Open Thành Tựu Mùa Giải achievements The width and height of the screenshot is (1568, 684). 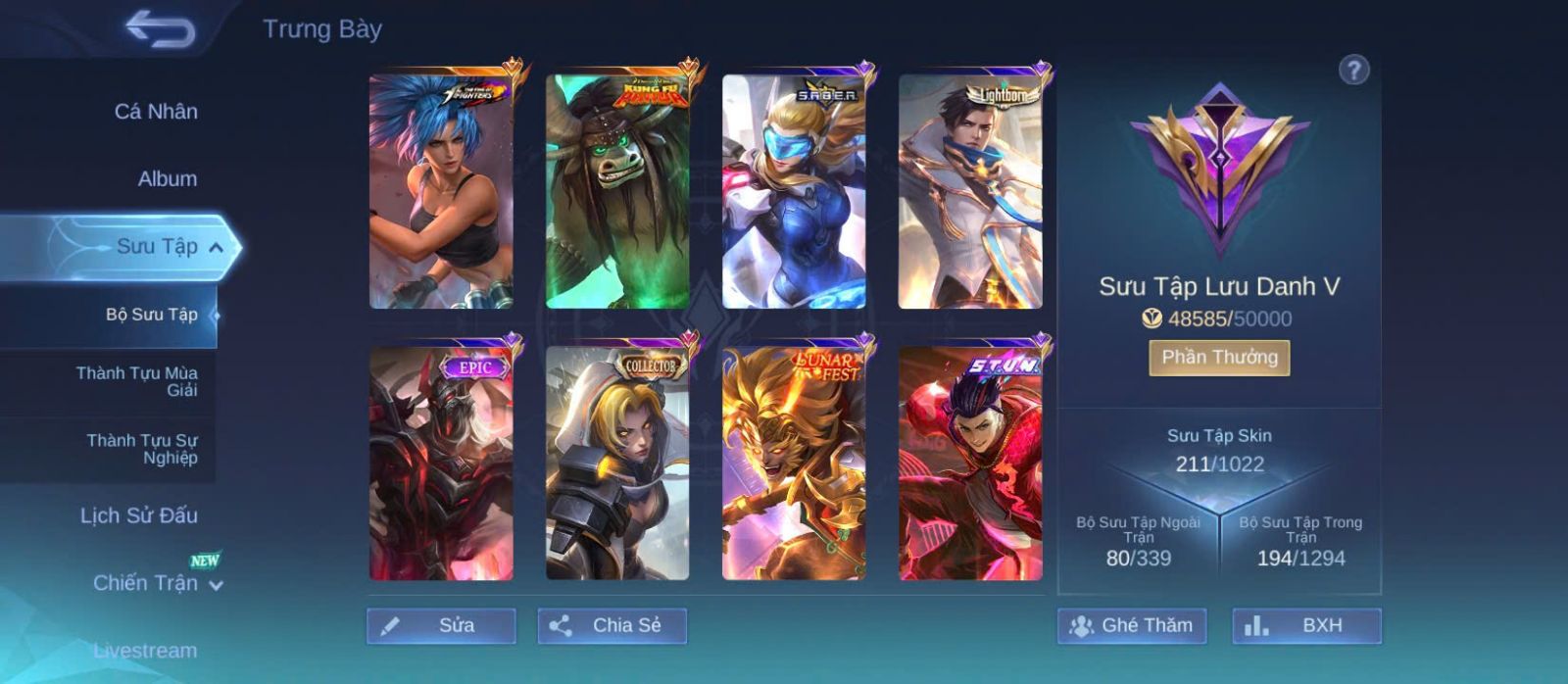(x=136, y=381)
